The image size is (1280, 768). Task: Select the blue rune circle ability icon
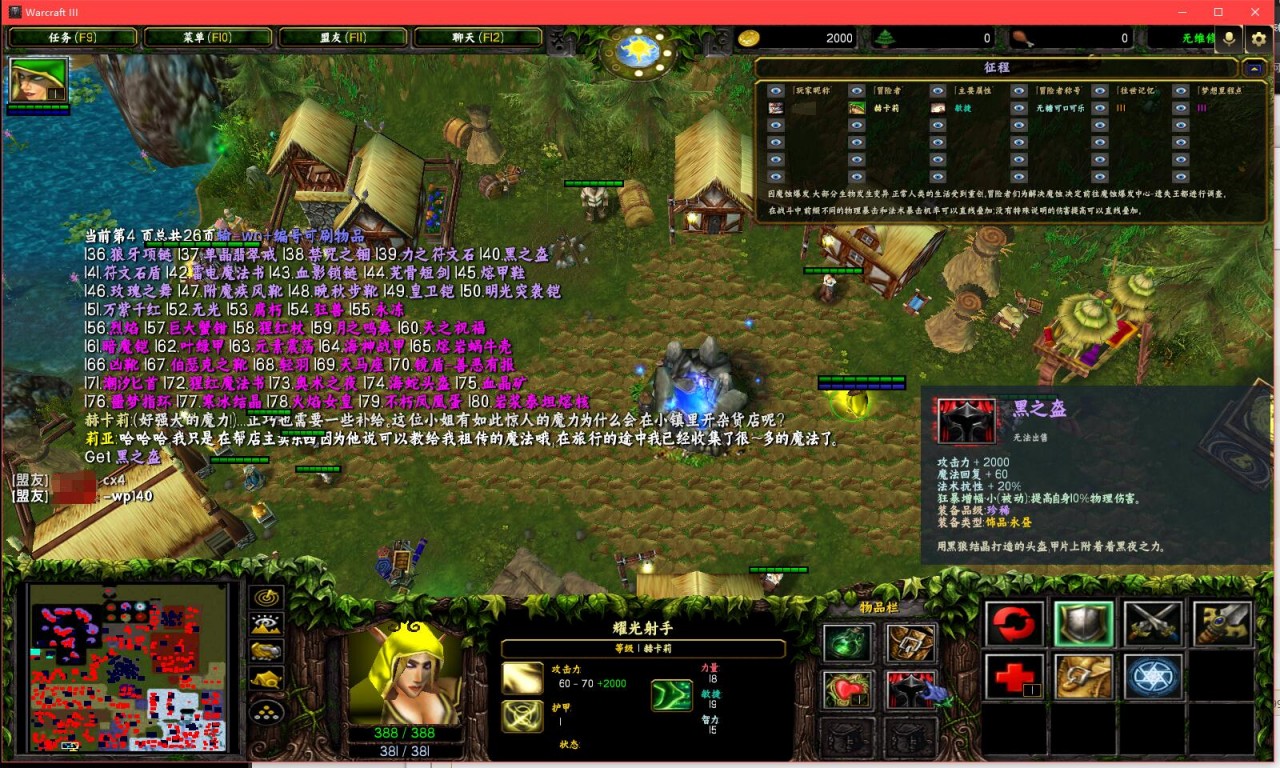pyautogui.click(x=1152, y=678)
